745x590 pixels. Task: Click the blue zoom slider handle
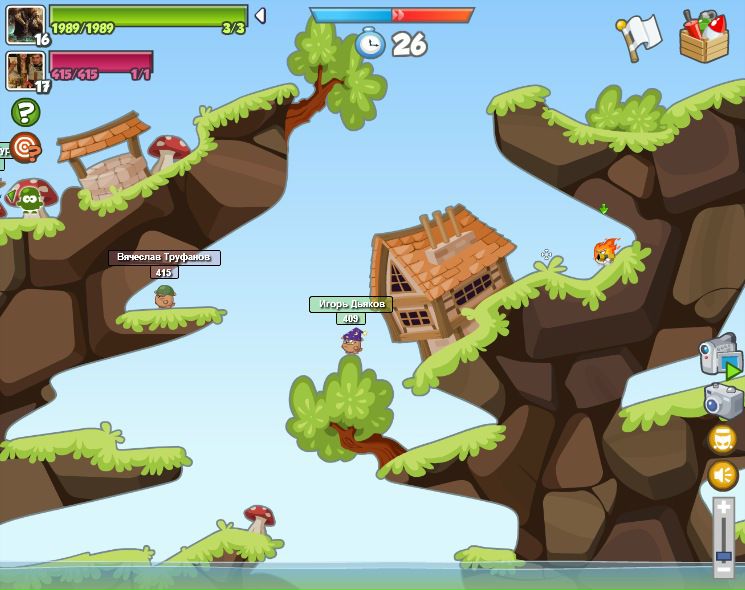pos(724,555)
